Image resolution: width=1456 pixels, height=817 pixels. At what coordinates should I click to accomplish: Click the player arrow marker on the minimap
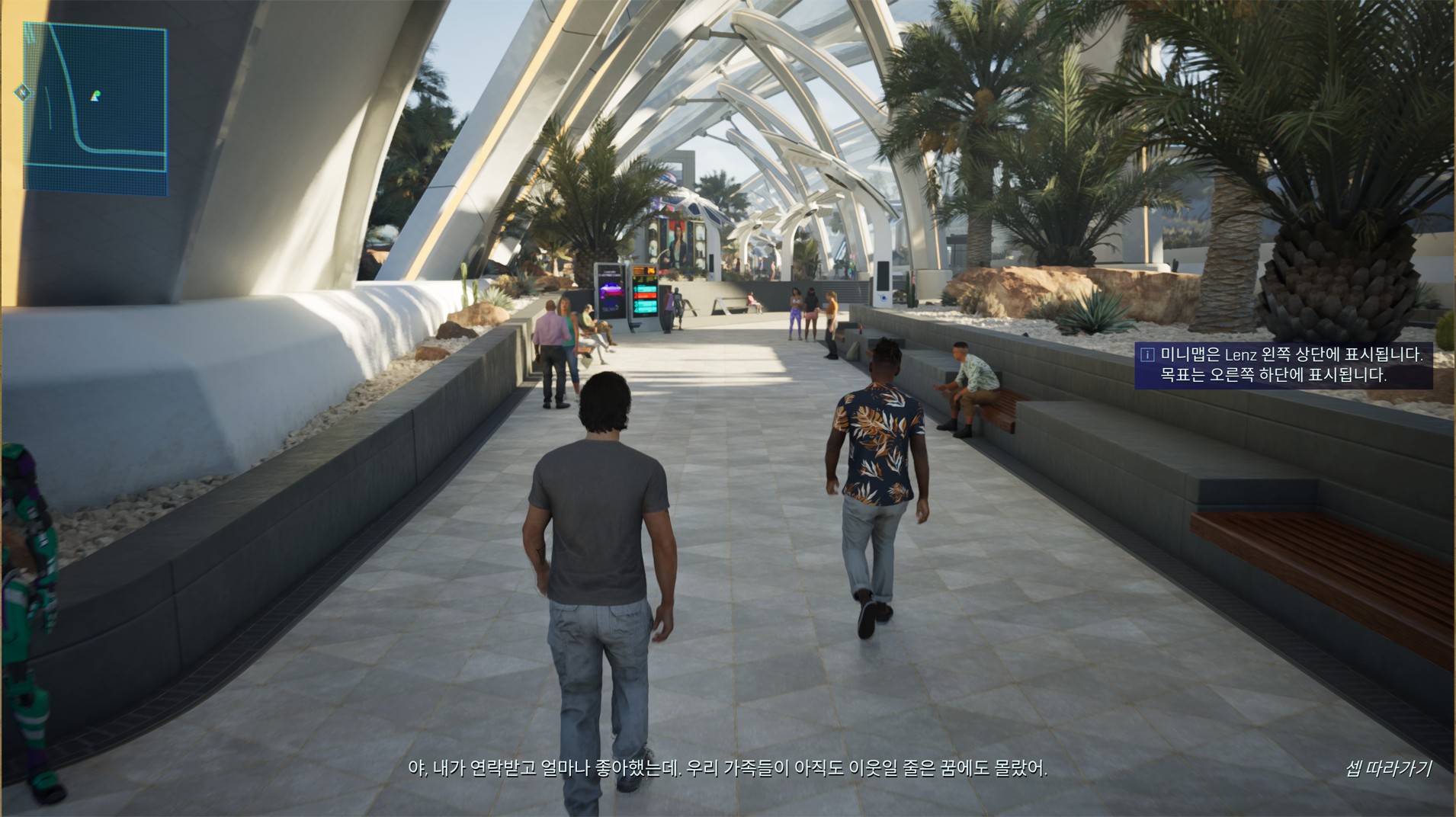point(95,96)
